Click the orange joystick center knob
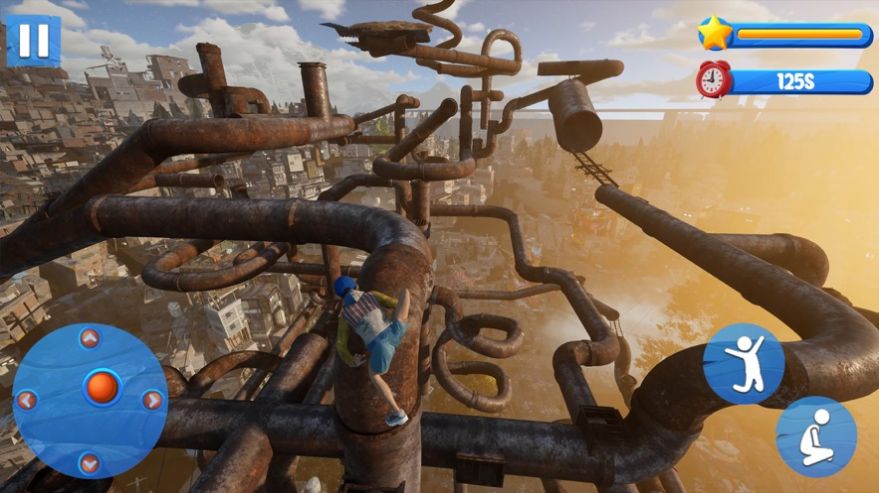The height and width of the screenshot is (493, 879). pos(102,386)
